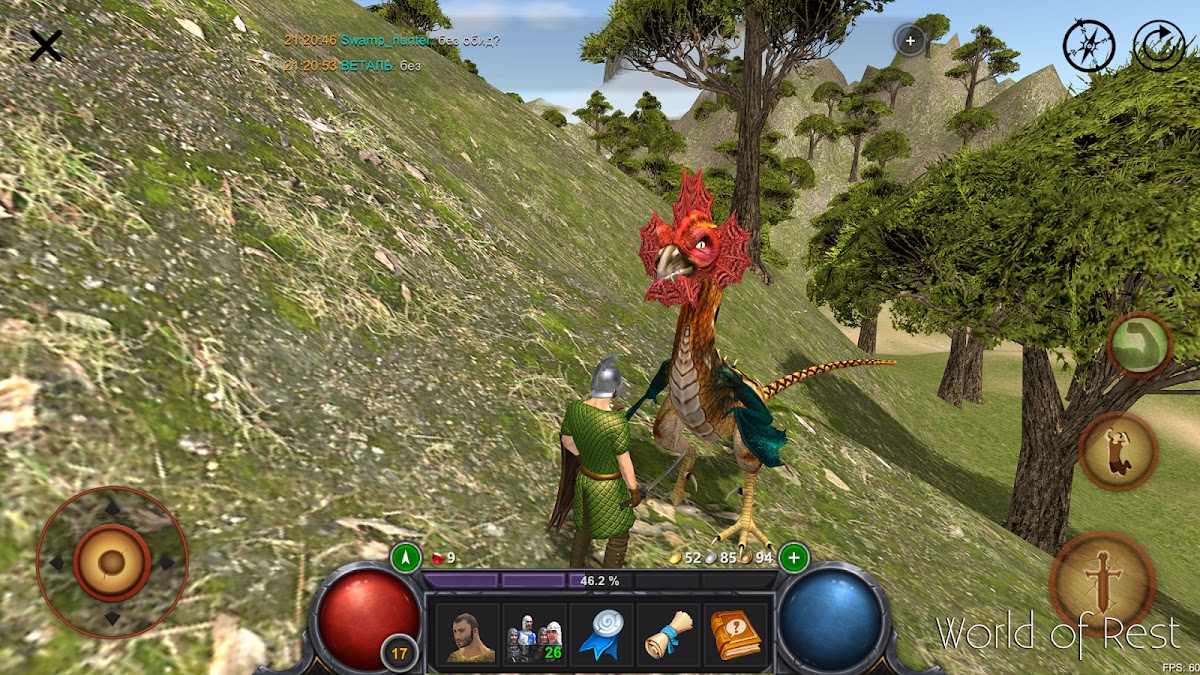Attack with the sword button
The width and height of the screenshot is (1200, 675).
pos(1102,584)
